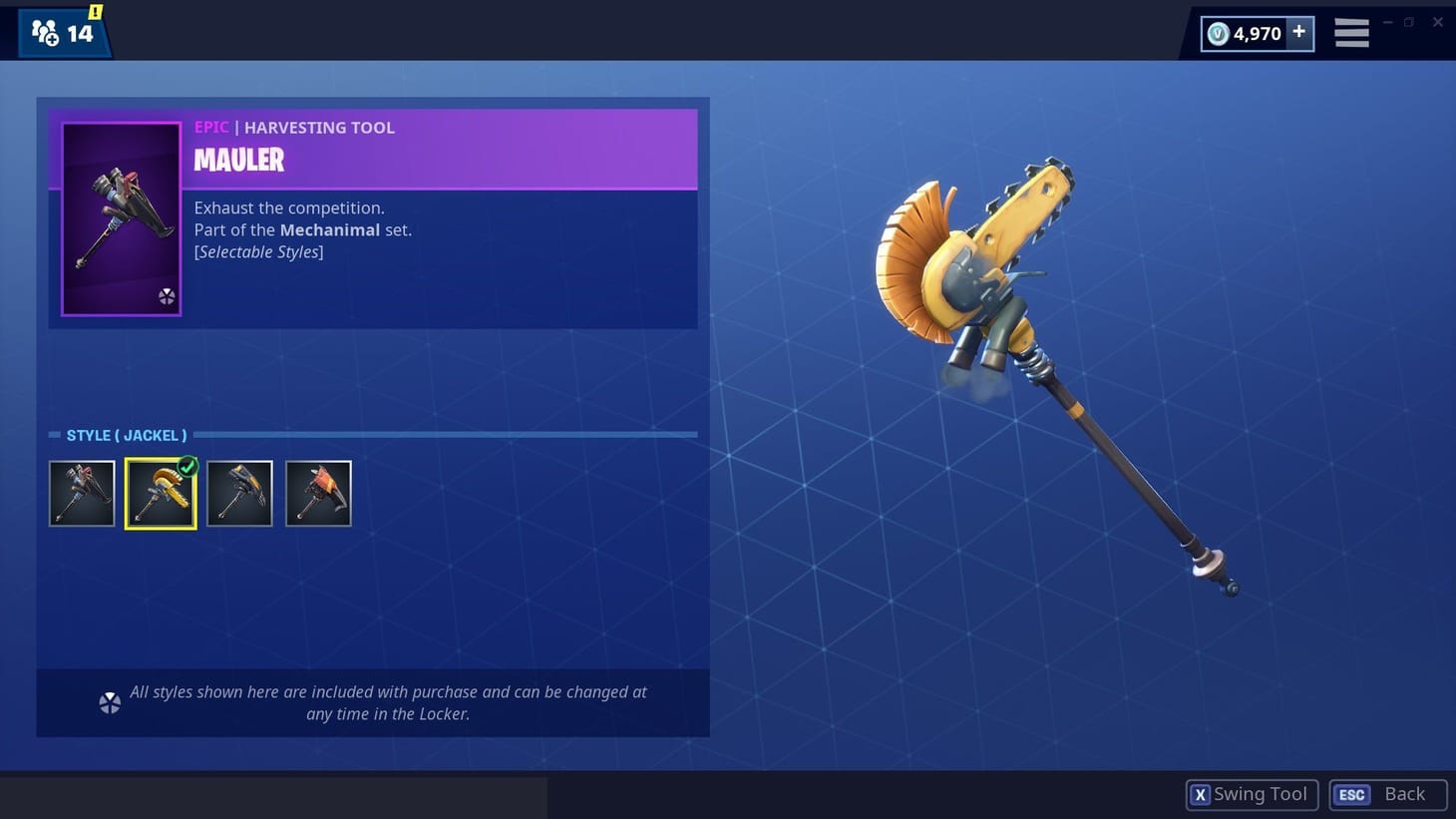The height and width of the screenshot is (819, 1456).
Task: Click the ESC key prompt icon next to Back
Action: 1351,794
